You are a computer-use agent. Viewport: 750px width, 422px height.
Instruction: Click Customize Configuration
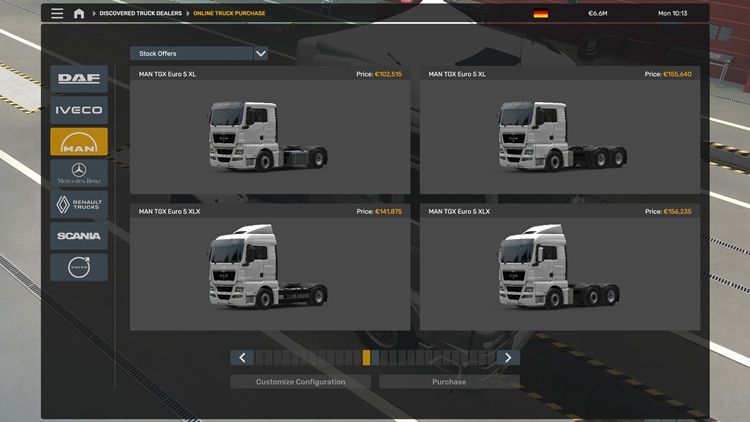300,382
